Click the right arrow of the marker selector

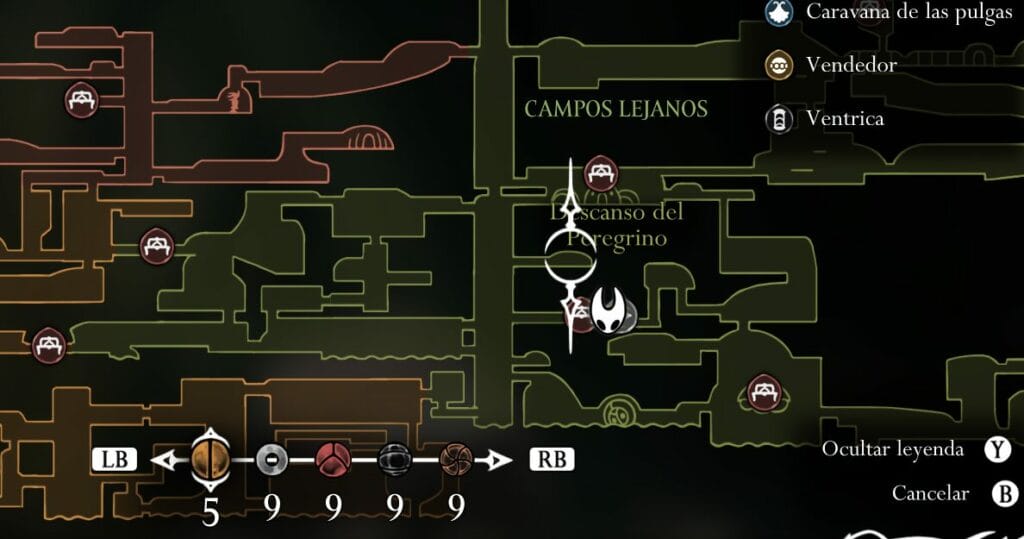click(492, 460)
